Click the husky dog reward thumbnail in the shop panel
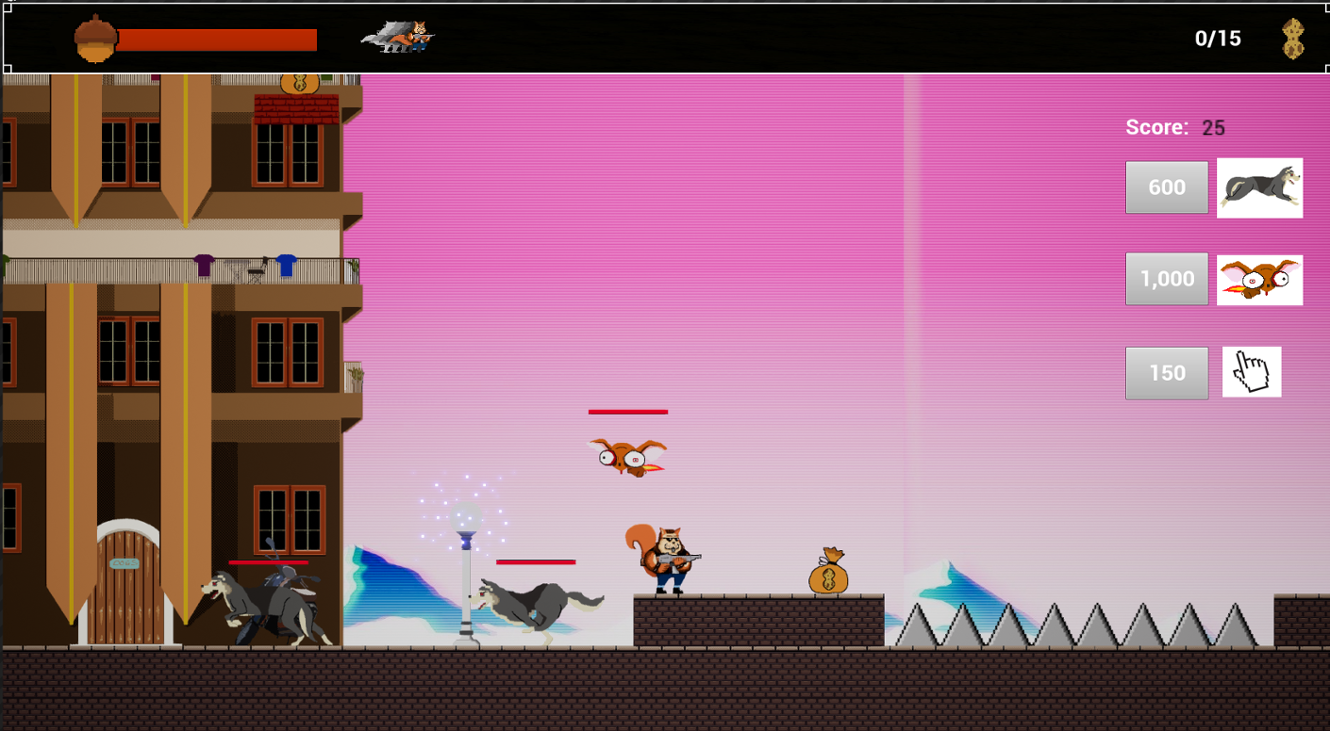Viewport: 1330px width, 731px height. [x=1259, y=186]
